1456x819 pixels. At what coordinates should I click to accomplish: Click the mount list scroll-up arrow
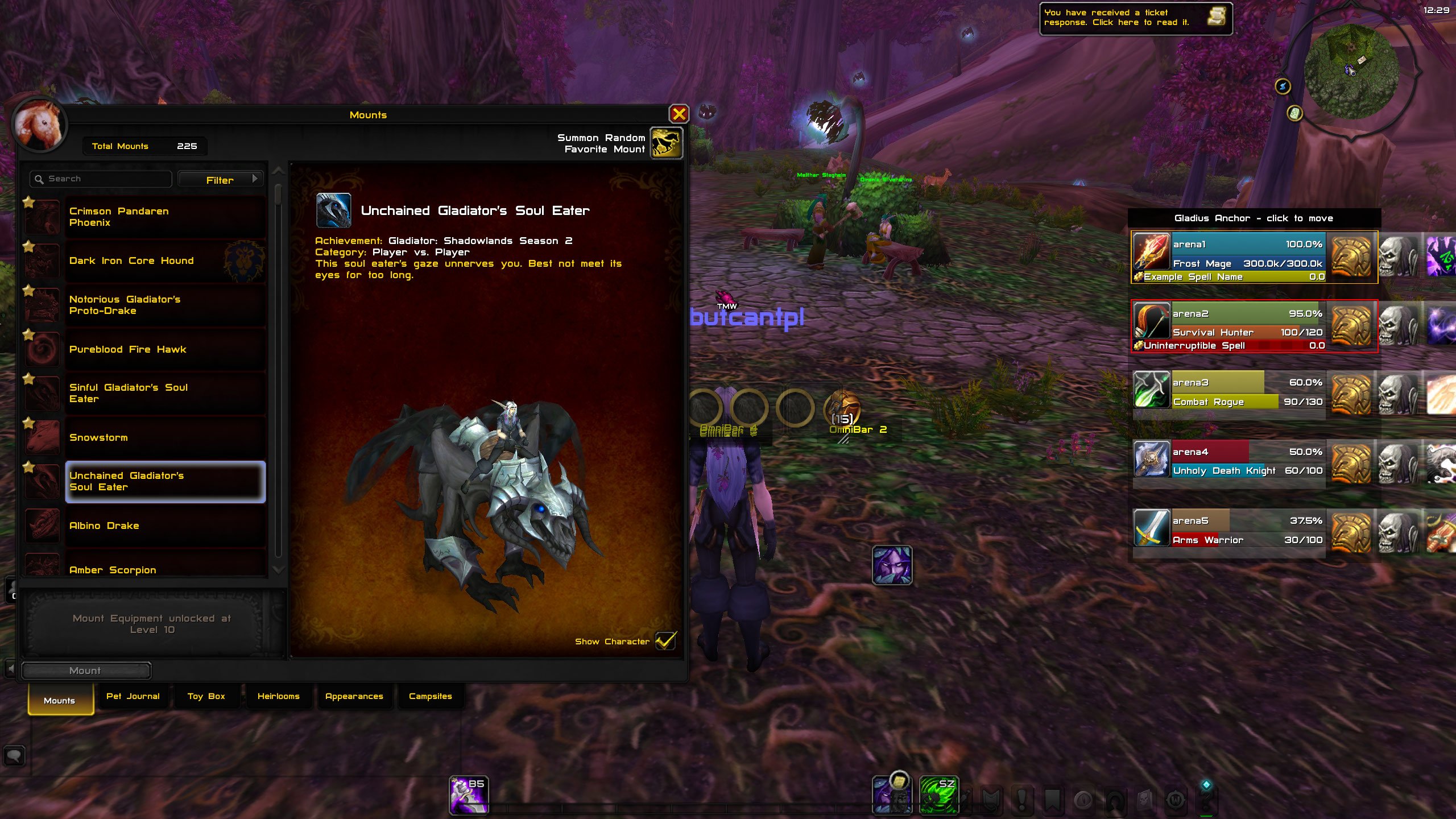coord(278,171)
